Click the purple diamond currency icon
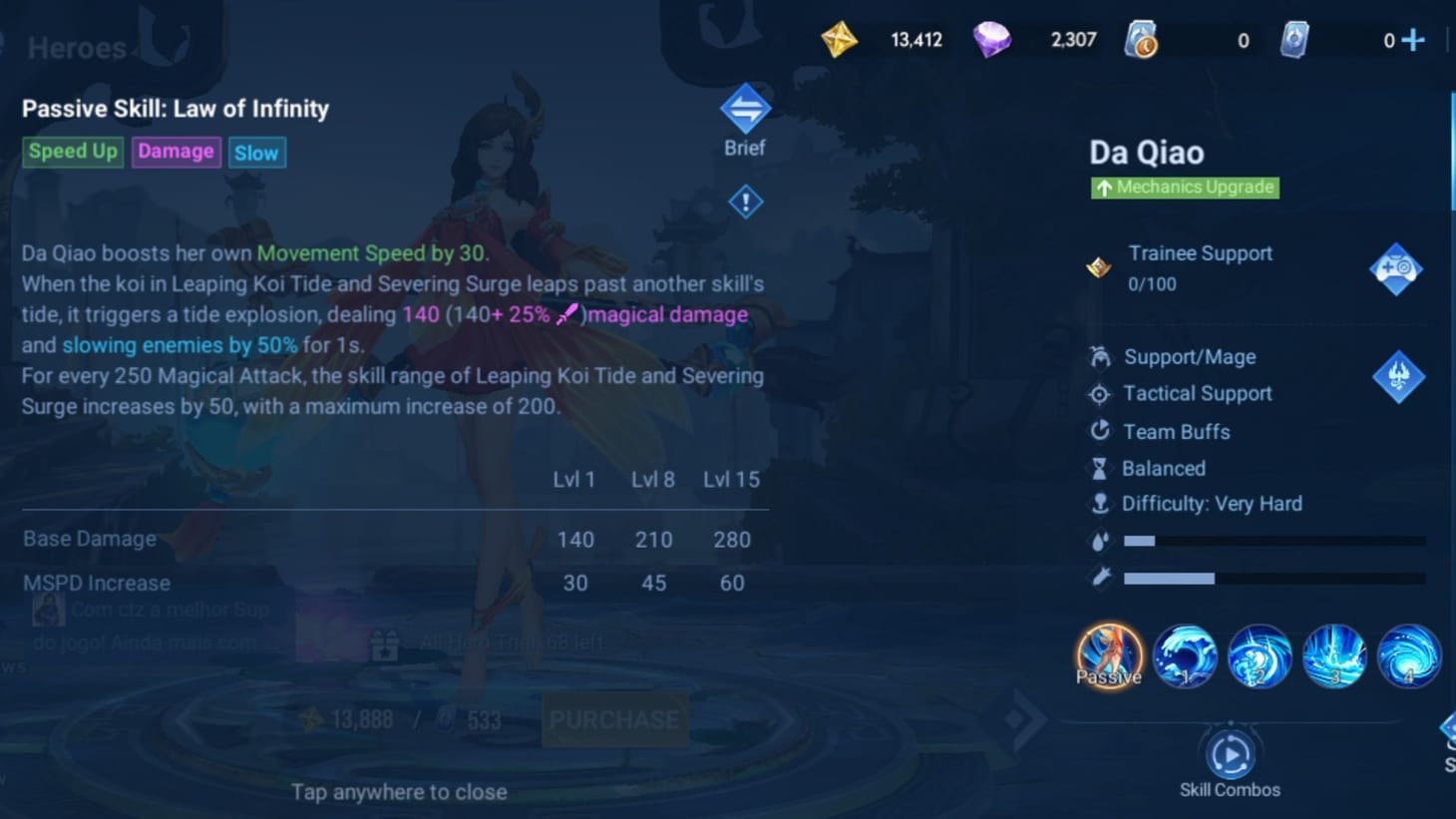The width and height of the screenshot is (1456, 819). 992,40
